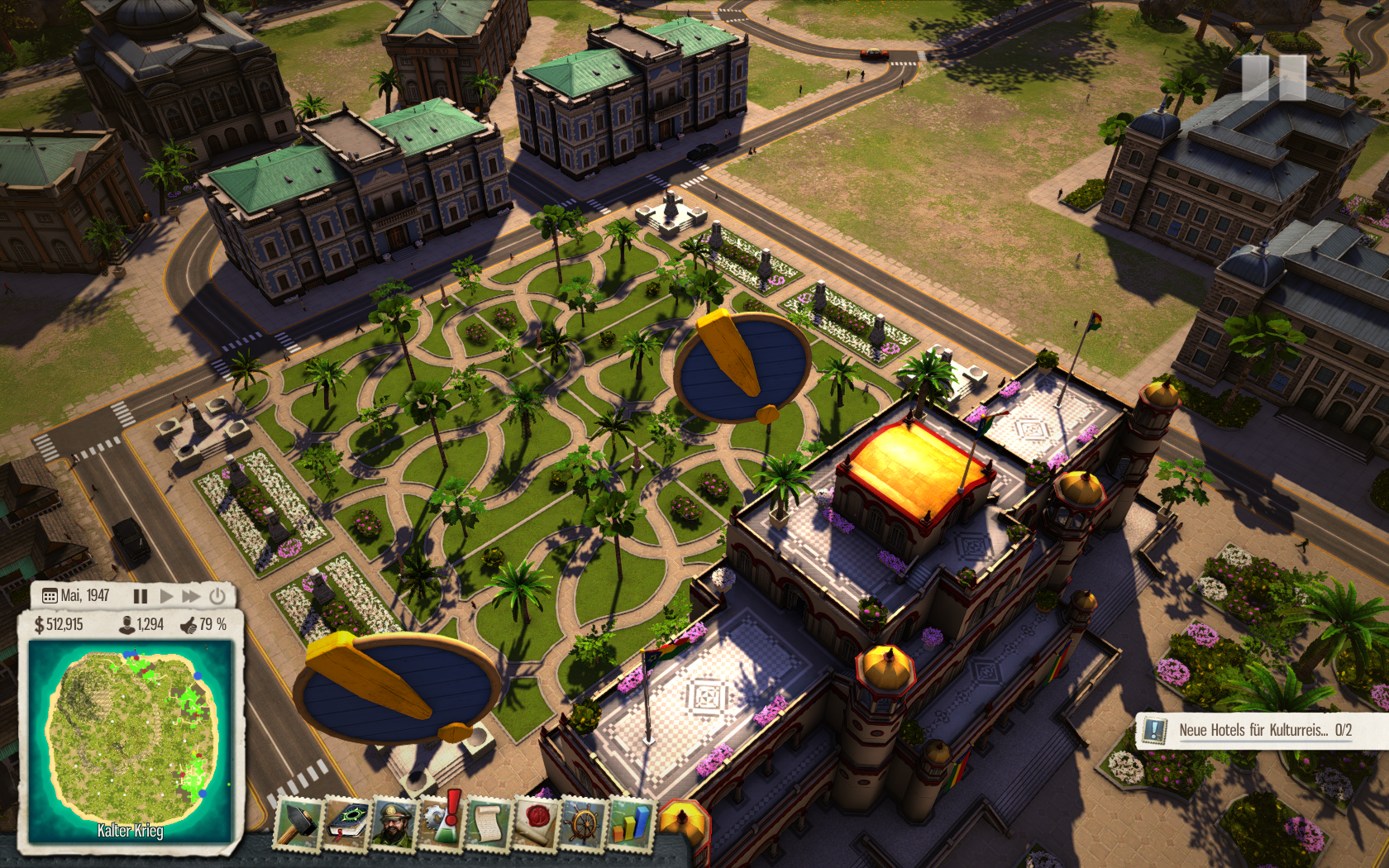Click the population figure 1,294
Screen dimensions: 1389x868
142,625
